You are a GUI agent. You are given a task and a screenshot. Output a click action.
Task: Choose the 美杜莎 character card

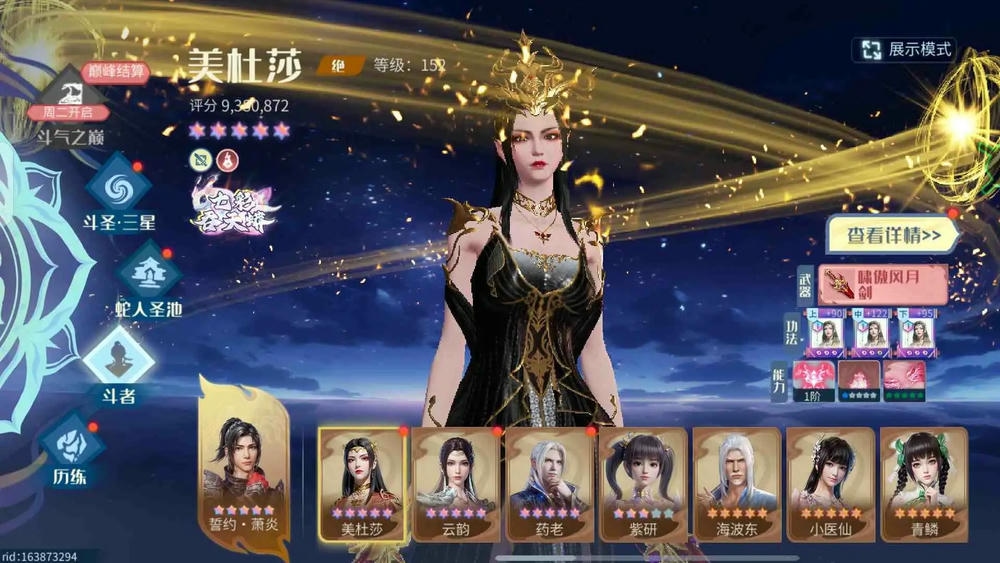(362, 484)
